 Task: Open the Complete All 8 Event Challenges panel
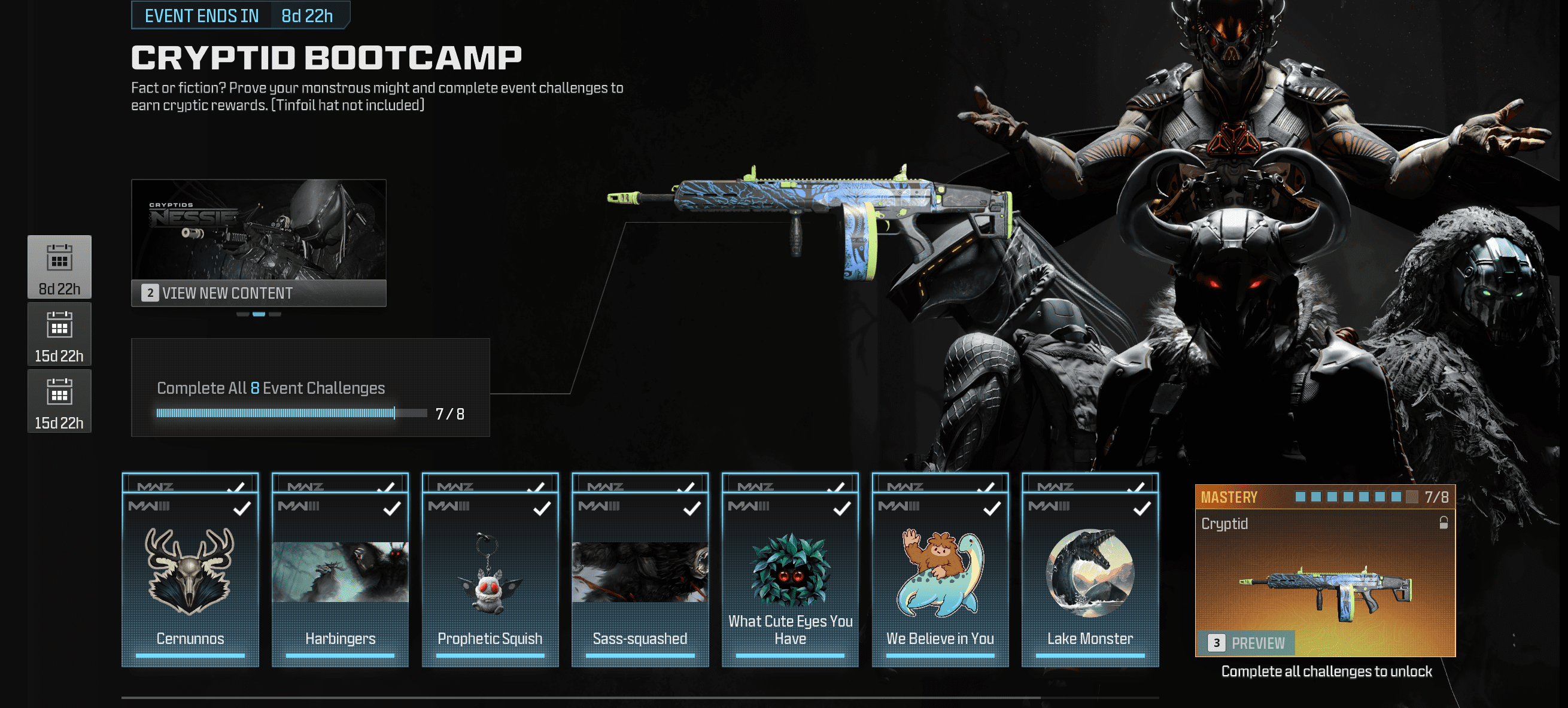[310, 387]
